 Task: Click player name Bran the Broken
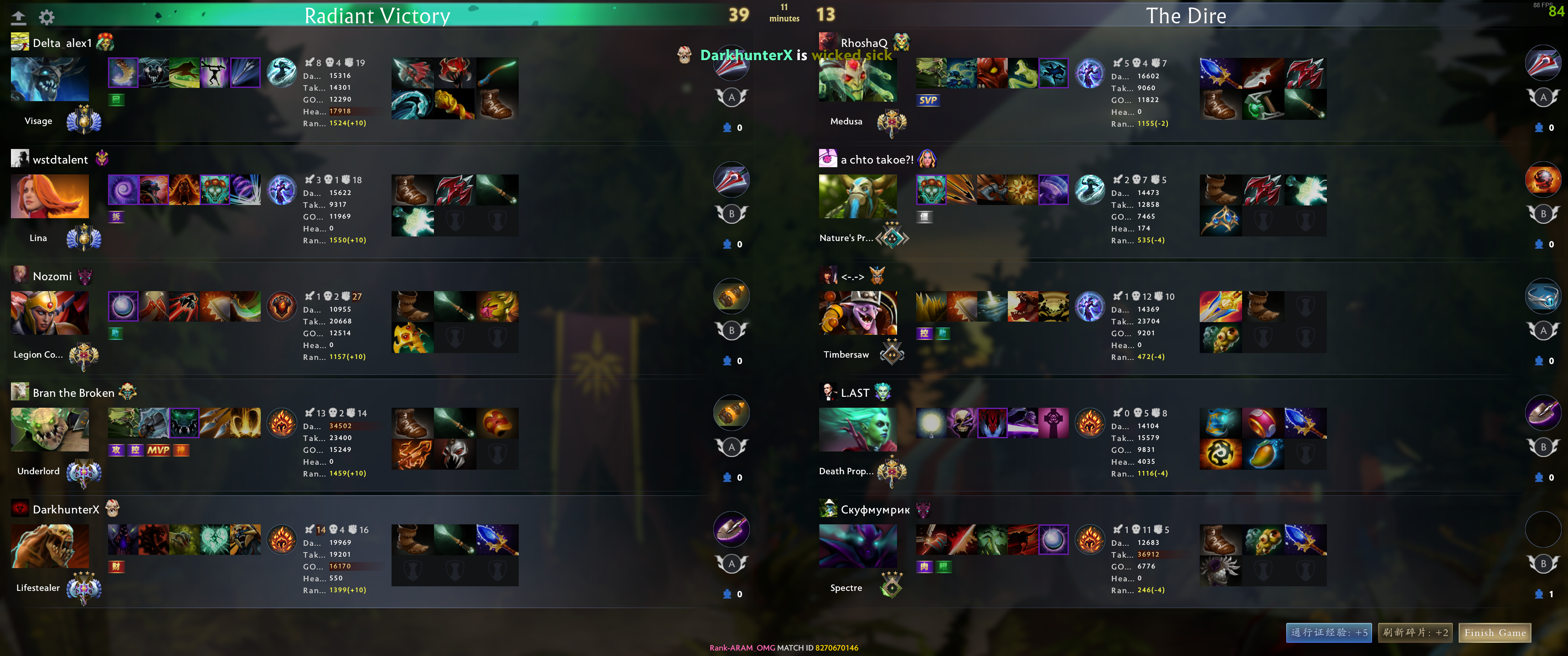(x=73, y=393)
